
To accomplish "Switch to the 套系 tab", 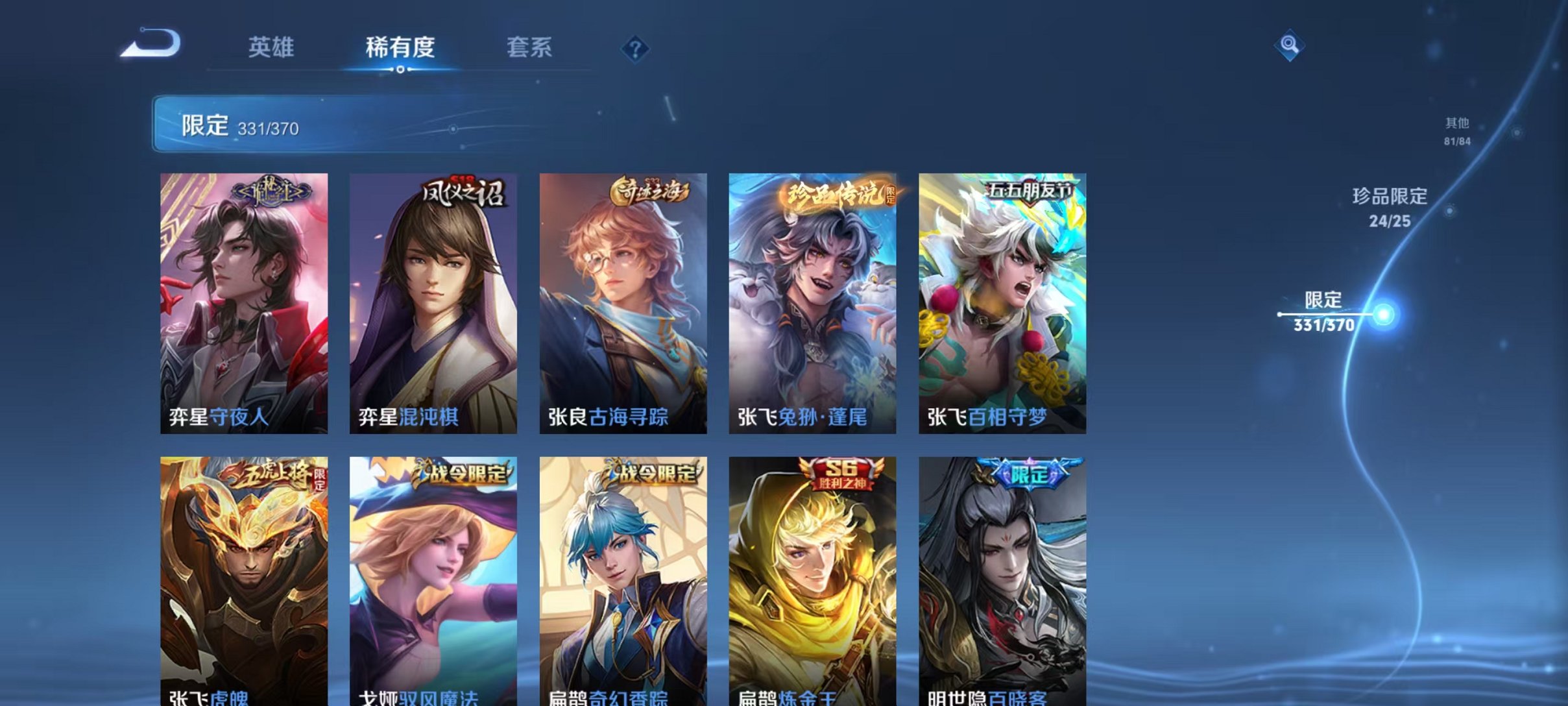I will pos(529,47).
